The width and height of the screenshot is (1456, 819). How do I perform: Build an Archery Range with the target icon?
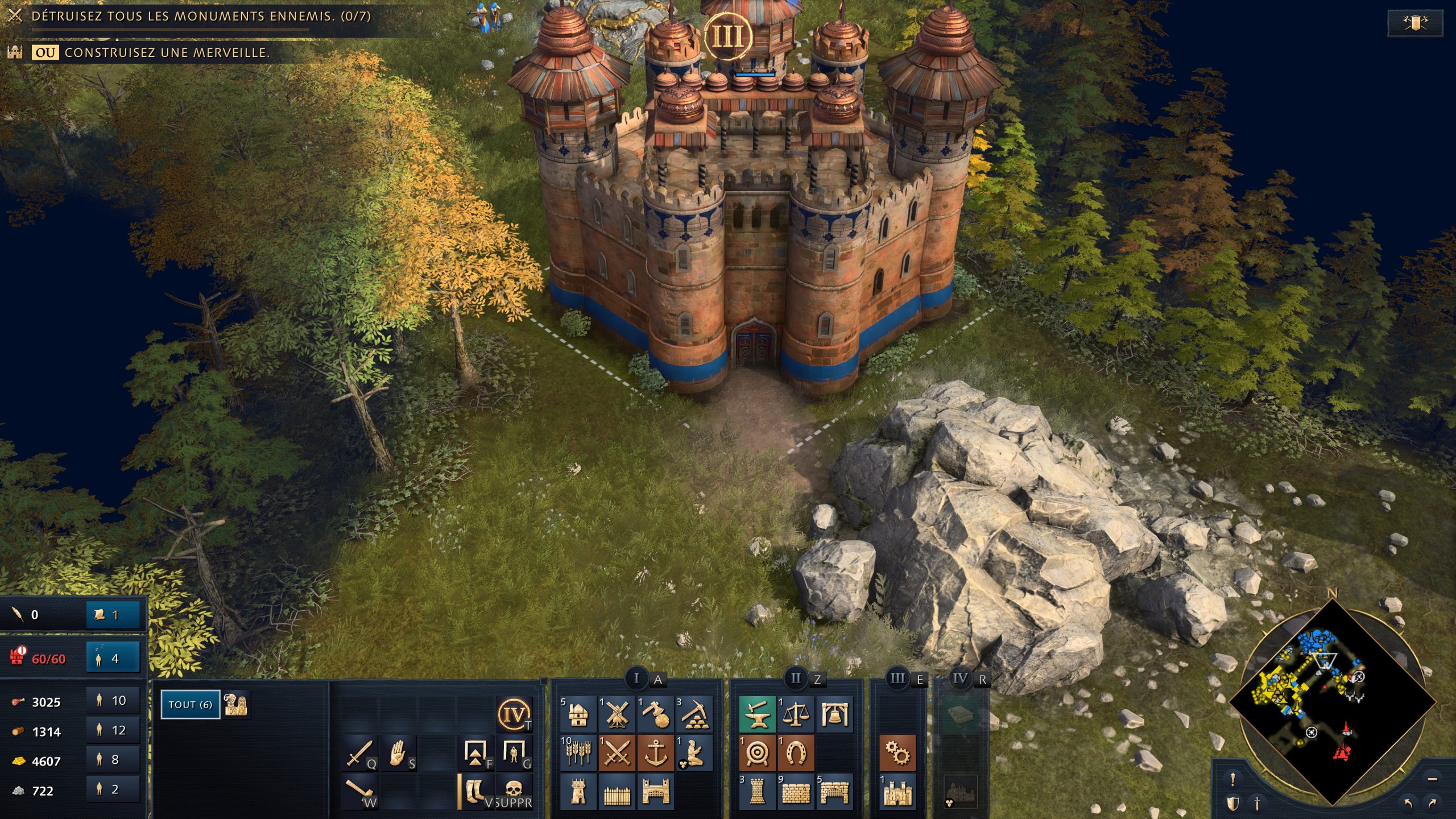[x=757, y=753]
